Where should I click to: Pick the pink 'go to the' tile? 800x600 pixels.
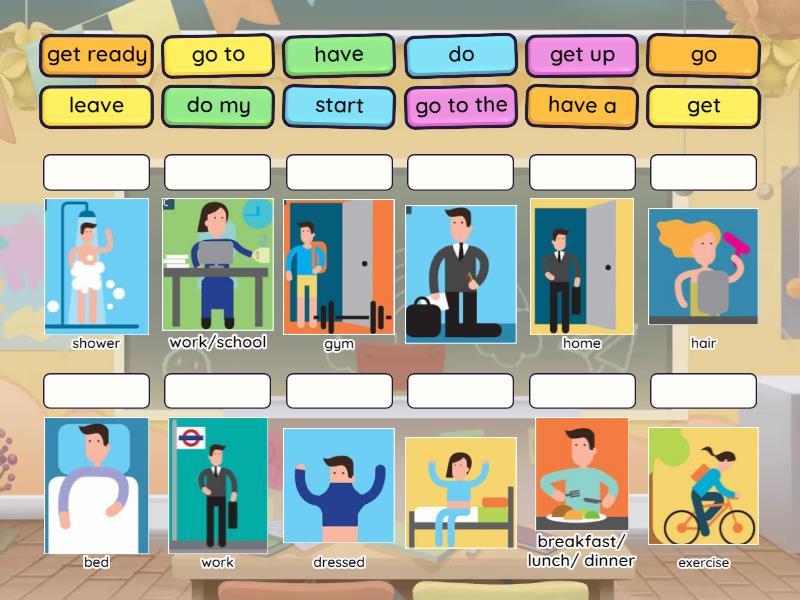461,106
